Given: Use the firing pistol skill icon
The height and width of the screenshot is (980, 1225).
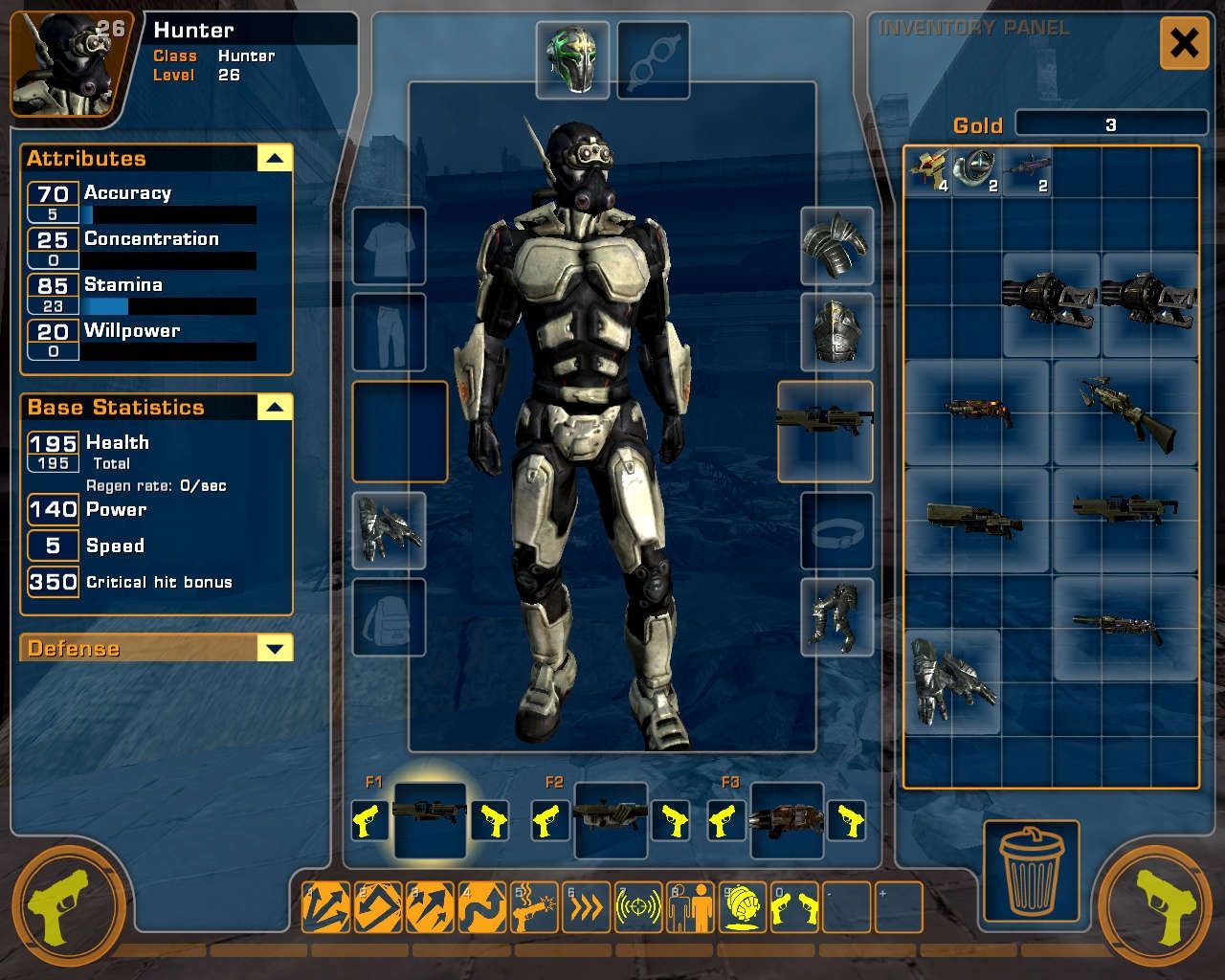Looking at the screenshot, I should pos(533,907).
